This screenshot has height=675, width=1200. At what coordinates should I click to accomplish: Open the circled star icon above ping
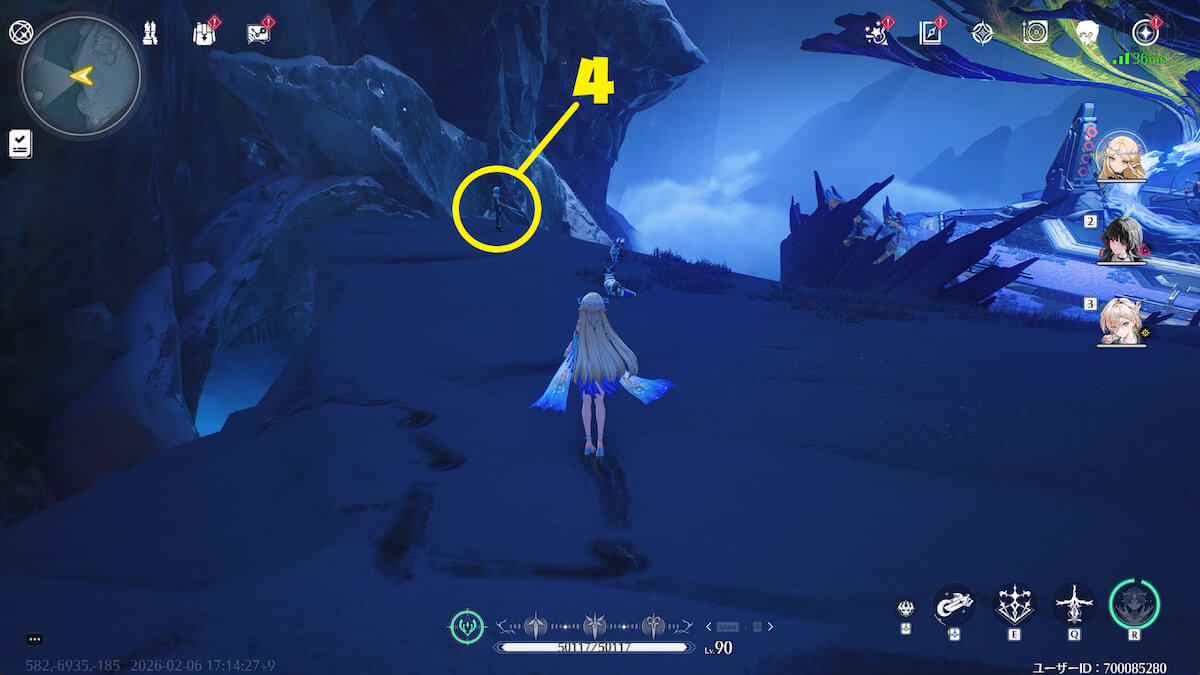coord(1144,33)
